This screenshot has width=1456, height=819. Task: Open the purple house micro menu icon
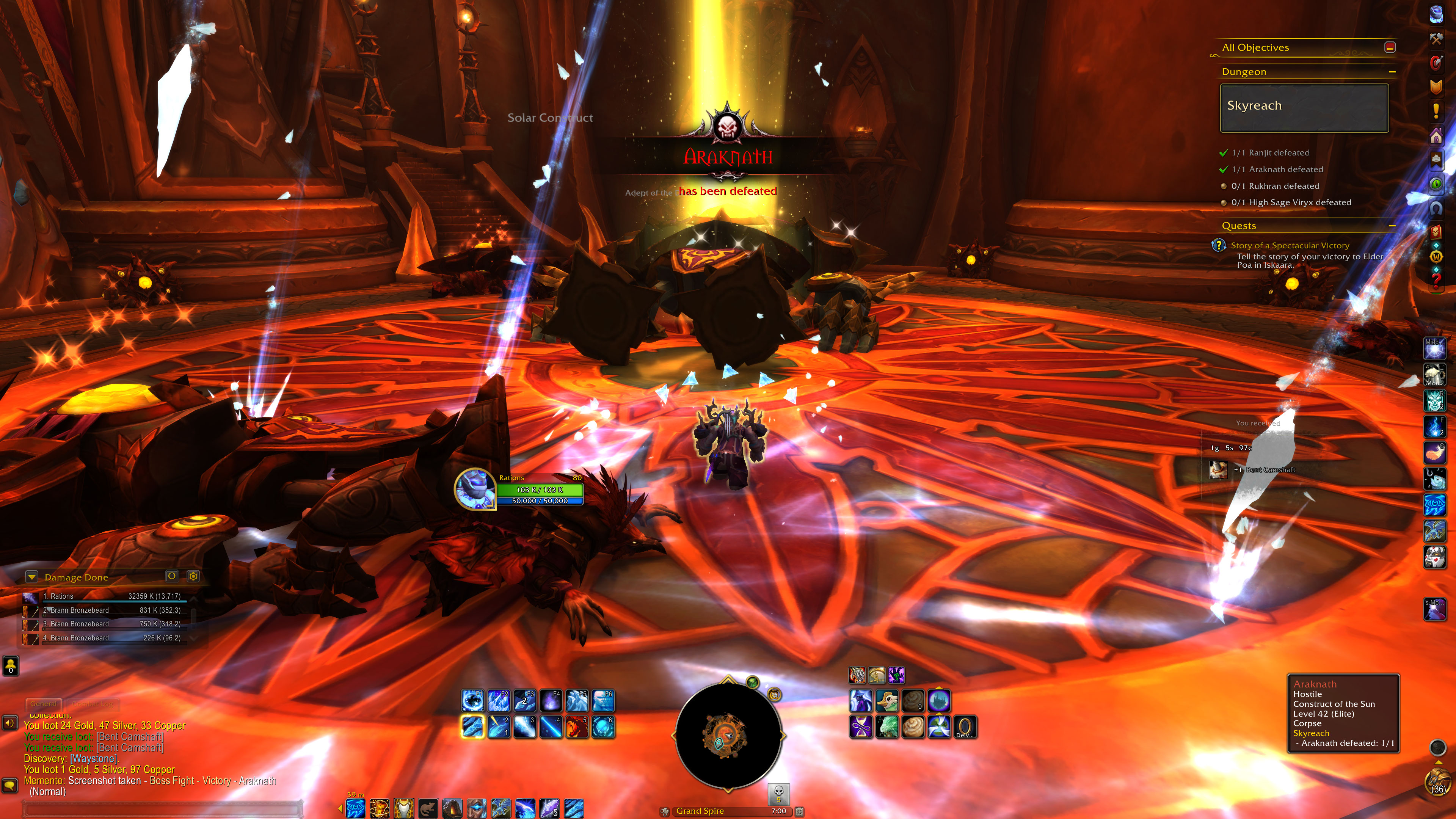(1436, 136)
